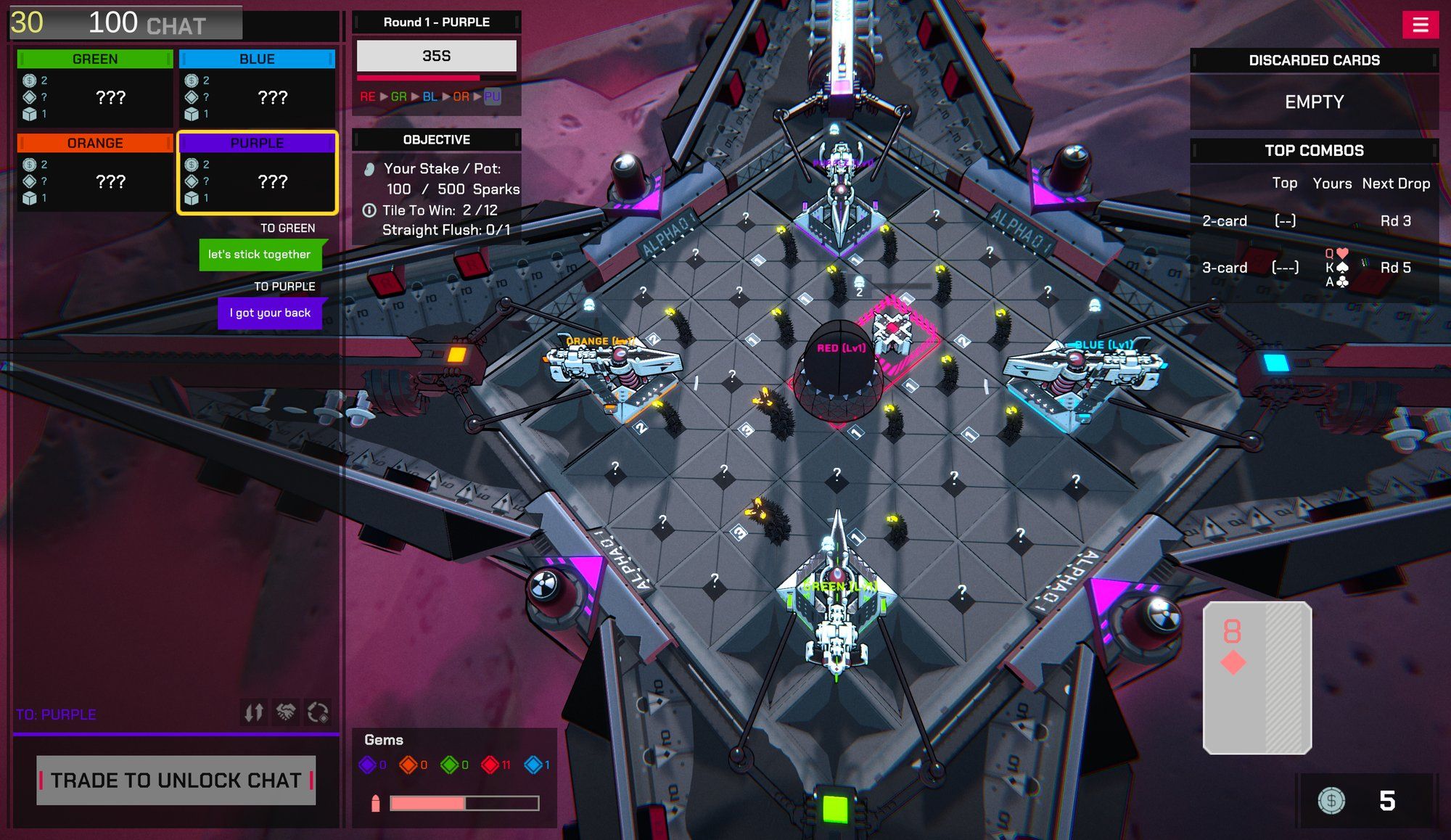Viewport: 1451px width, 840px height.
Task: Click the 3-card combo row in Top Combos
Action: pos(1313,268)
